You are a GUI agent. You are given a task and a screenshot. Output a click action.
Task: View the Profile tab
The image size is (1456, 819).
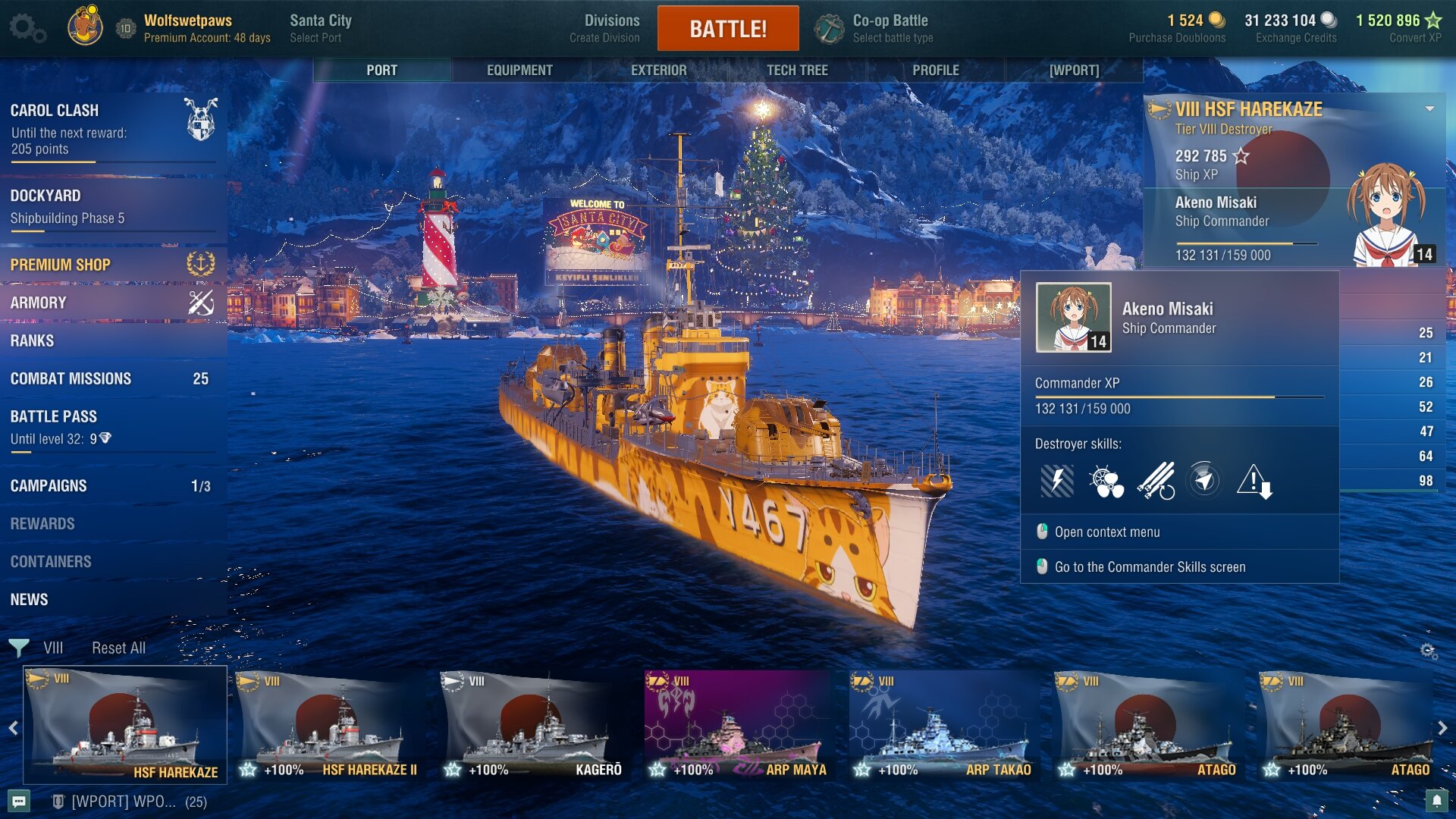pos(935,70)
